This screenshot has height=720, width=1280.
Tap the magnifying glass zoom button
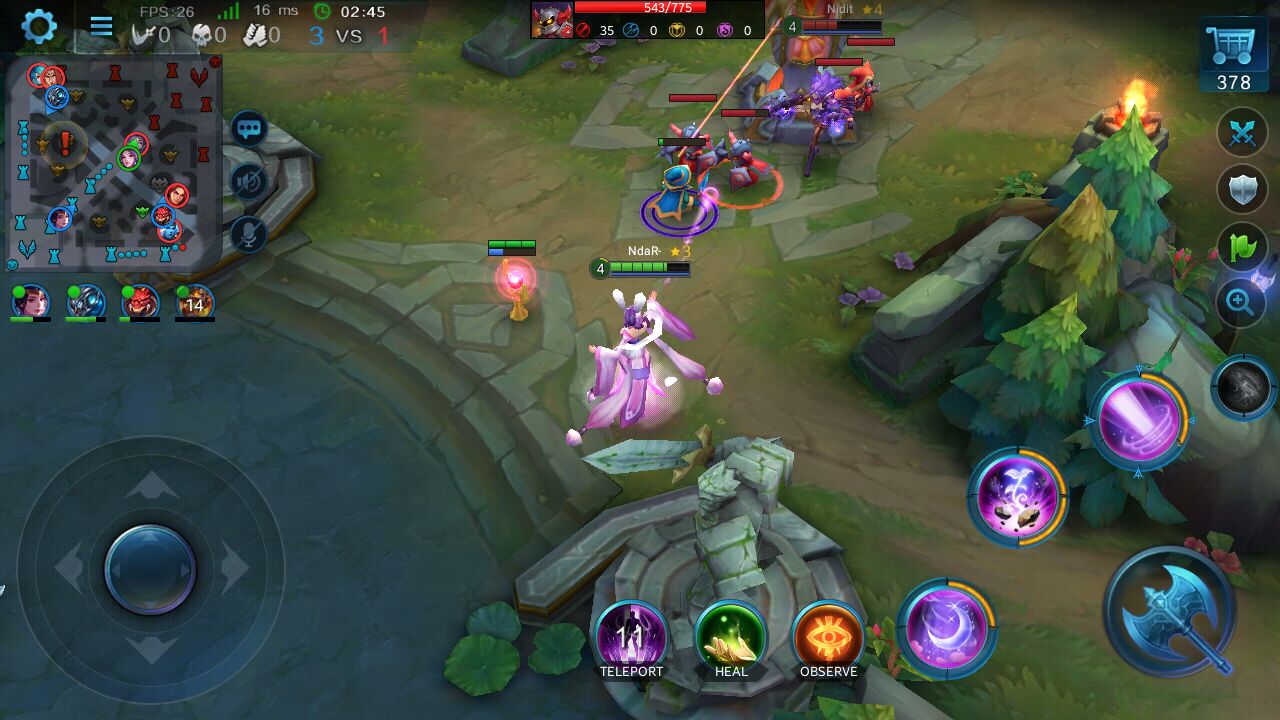pos(1240,301)
